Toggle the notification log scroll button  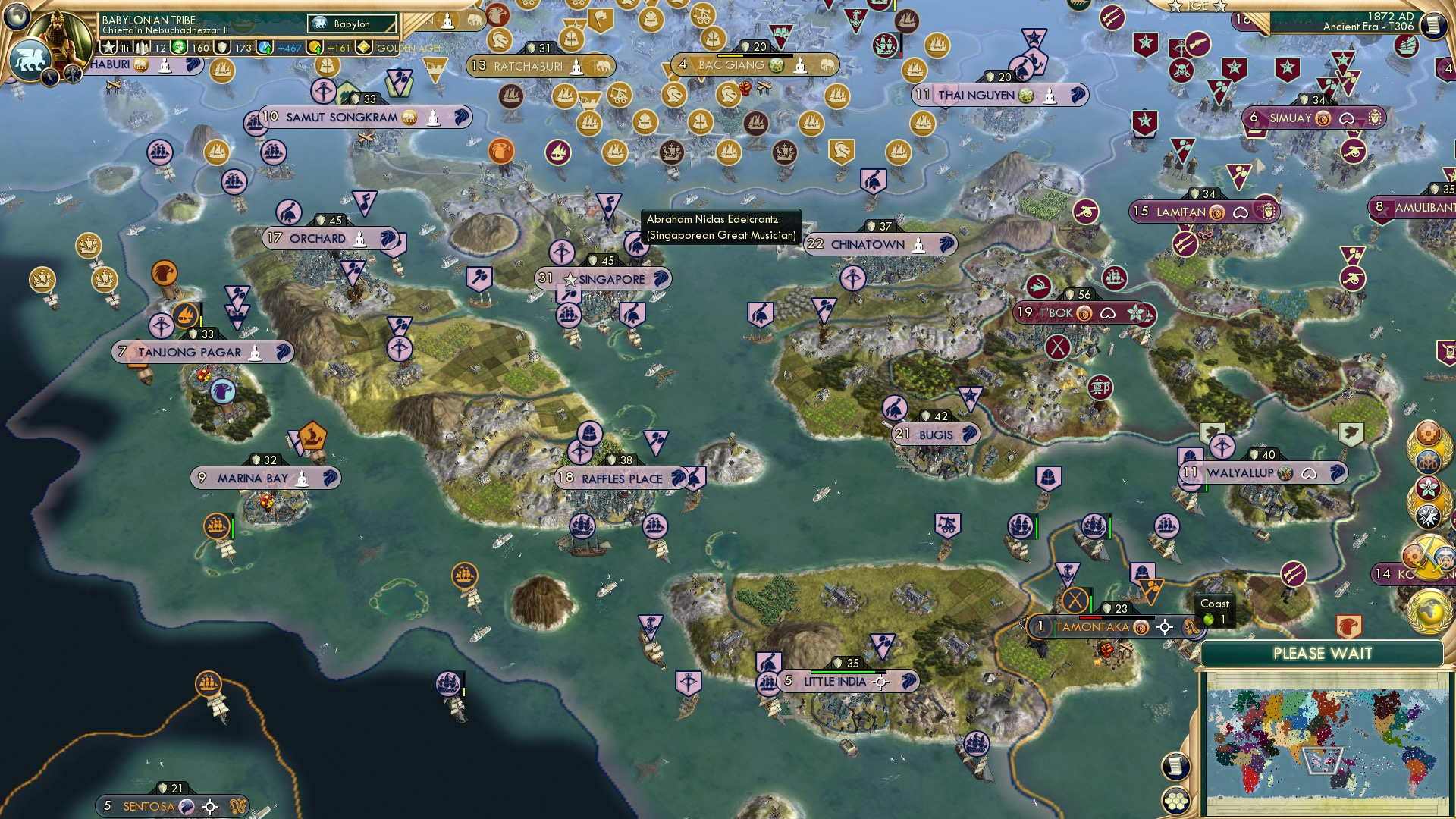[x=1176, y=766]
